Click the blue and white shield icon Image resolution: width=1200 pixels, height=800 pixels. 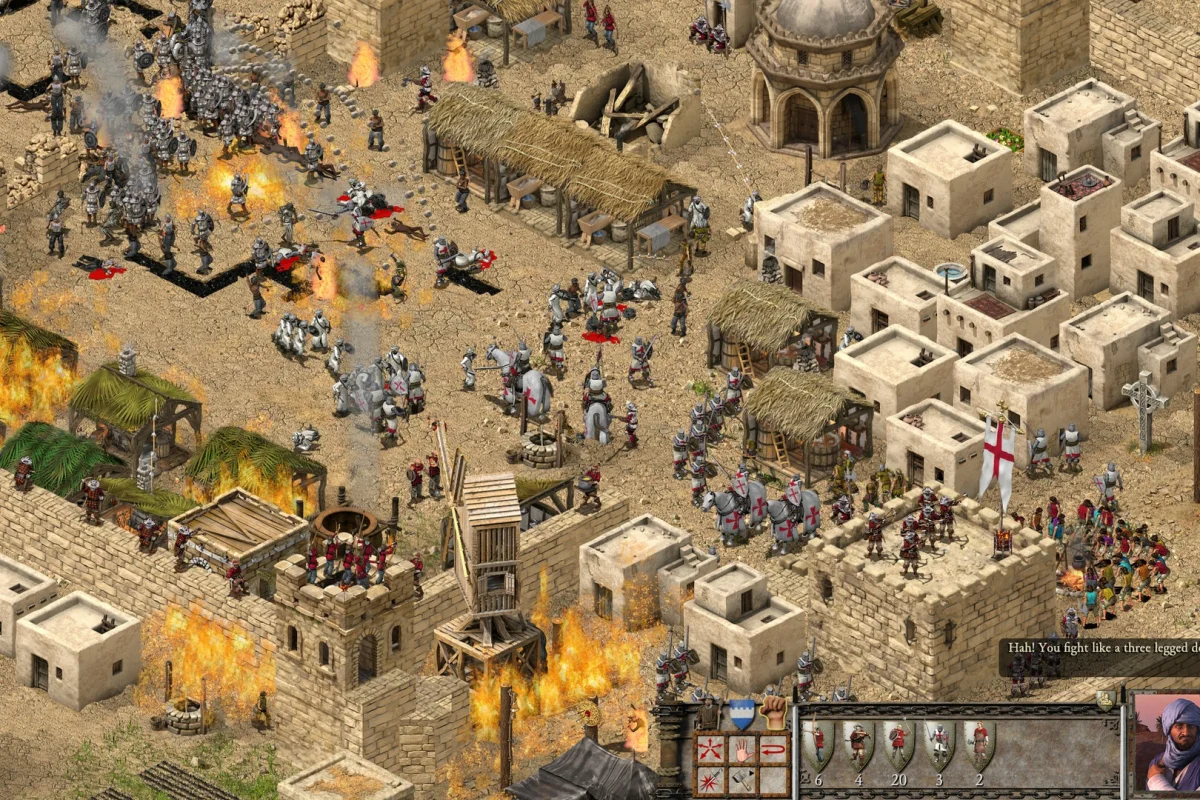tap(741, 712)
